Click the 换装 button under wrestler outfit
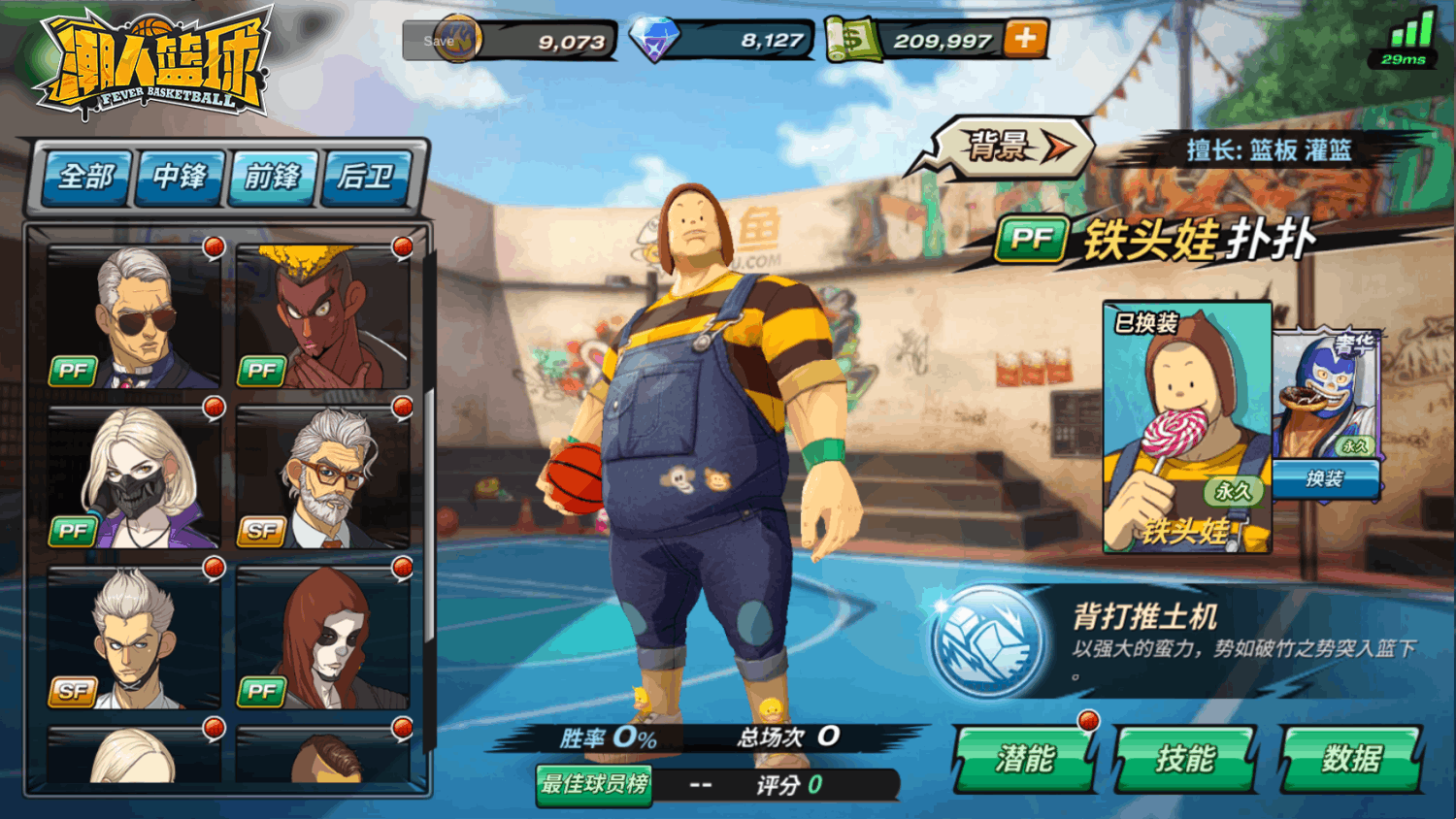 tap(1325, 478)
